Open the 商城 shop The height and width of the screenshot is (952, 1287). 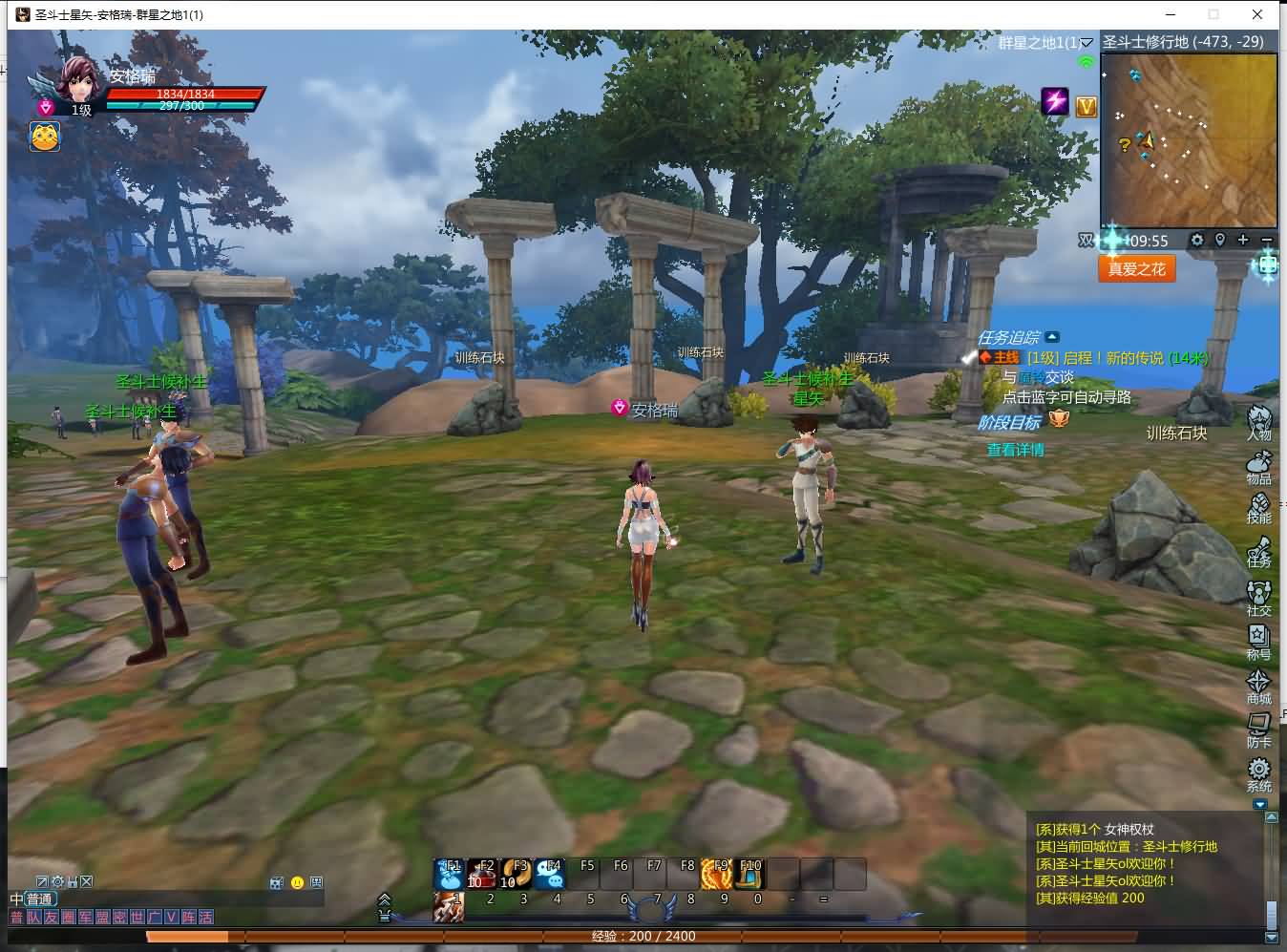coord(1259,685)
